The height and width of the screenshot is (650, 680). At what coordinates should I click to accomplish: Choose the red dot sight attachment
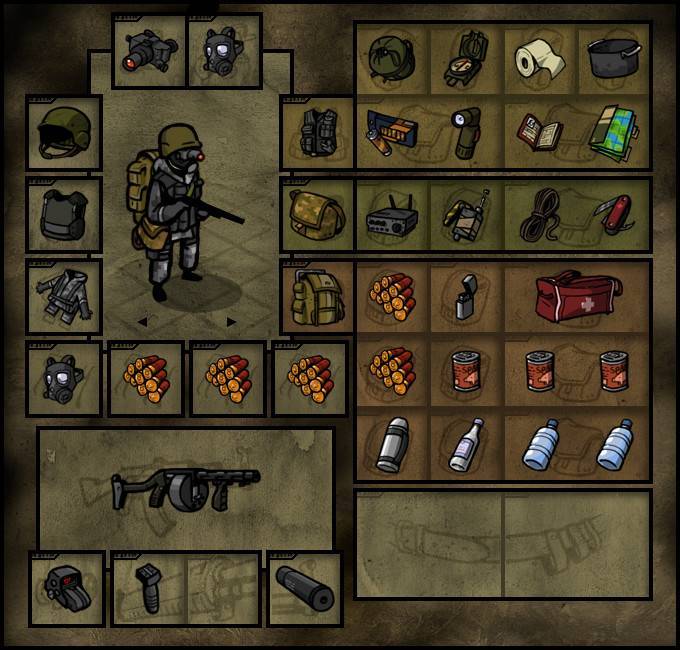click(x=66, y=589)
